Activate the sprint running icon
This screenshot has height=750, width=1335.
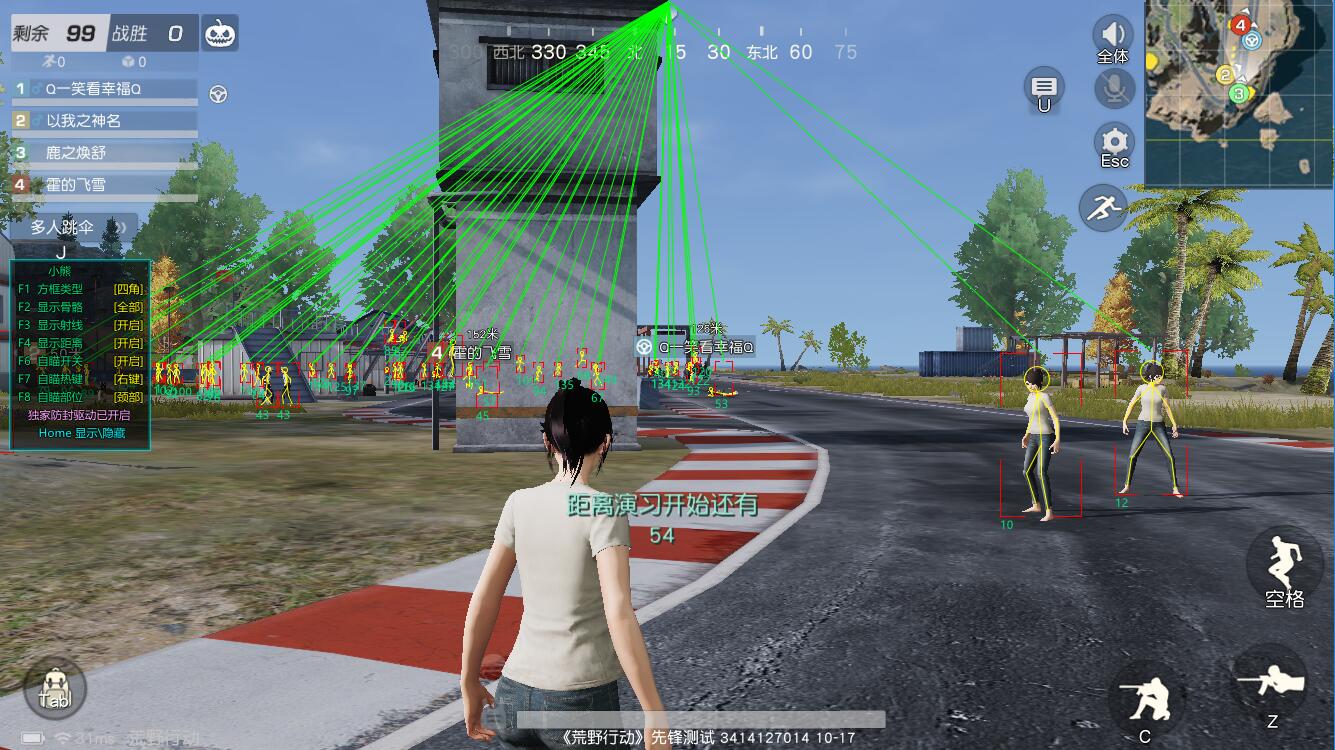coord(1103,209)
